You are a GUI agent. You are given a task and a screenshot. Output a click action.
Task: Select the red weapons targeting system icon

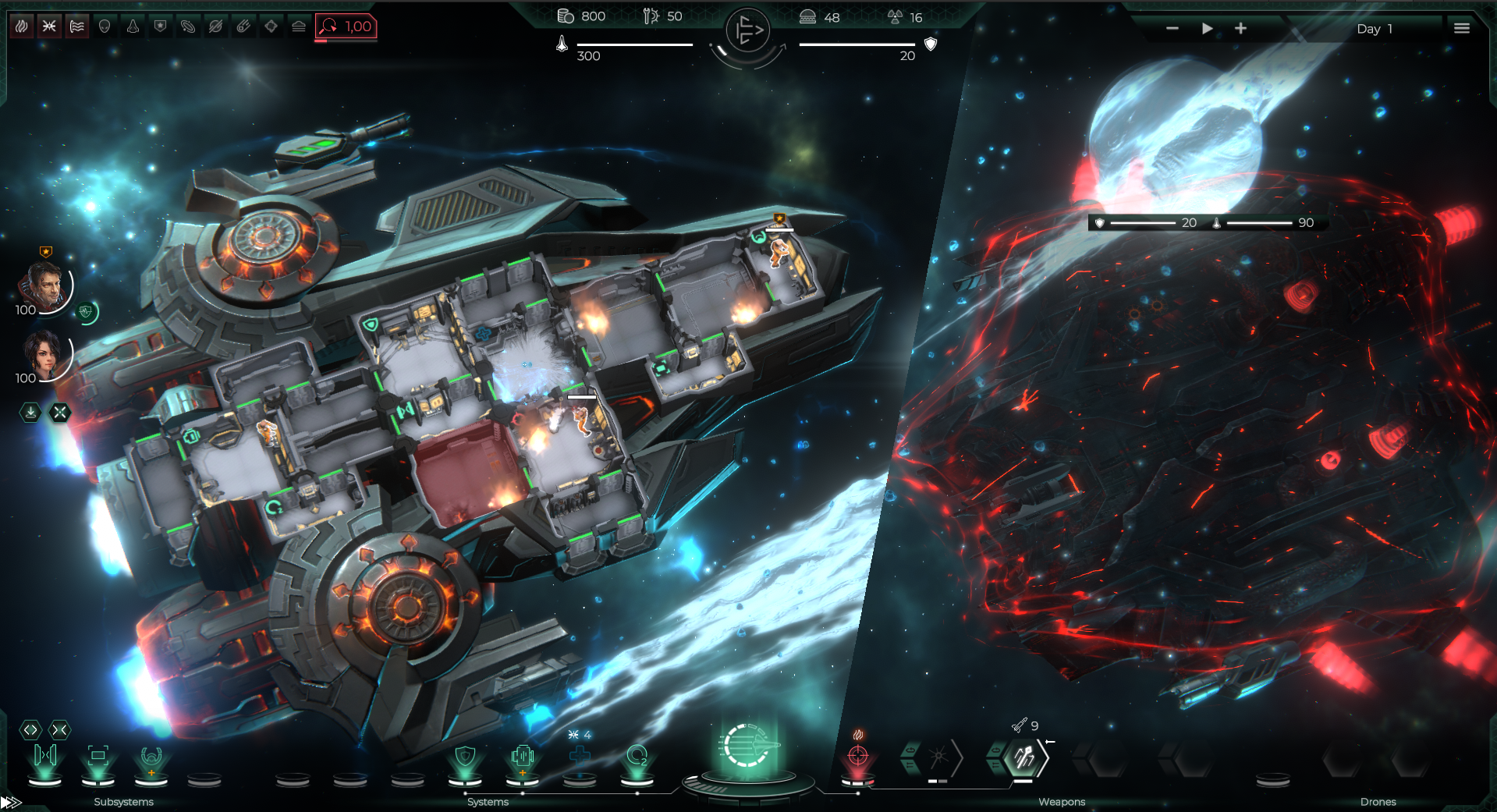click(857, 755)
